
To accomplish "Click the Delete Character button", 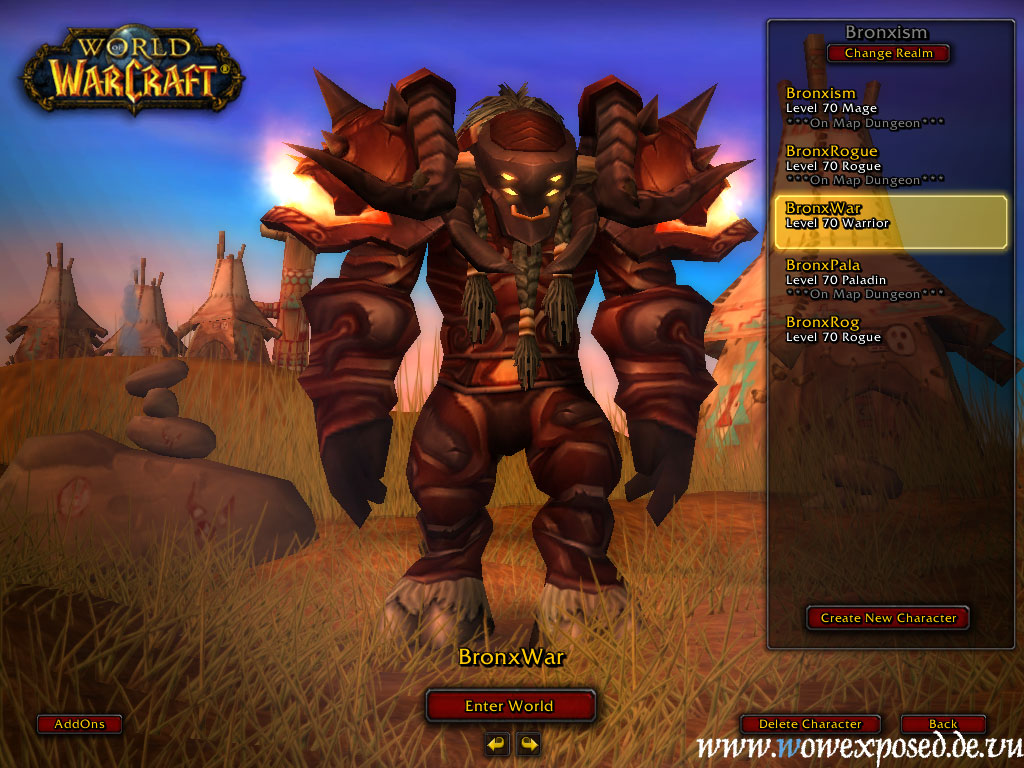I will click(x=810, y=724).
